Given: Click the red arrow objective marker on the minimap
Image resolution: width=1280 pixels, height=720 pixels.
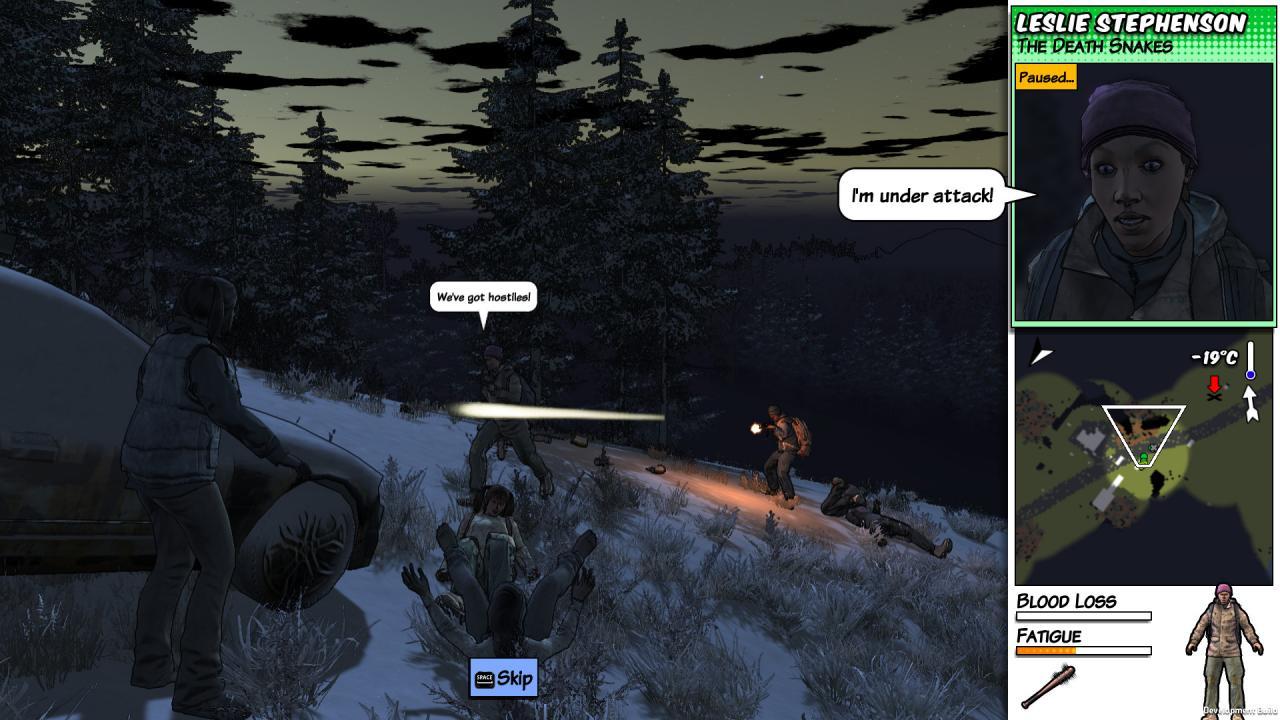Looking at the screenshot, I should click(1215, 383).
